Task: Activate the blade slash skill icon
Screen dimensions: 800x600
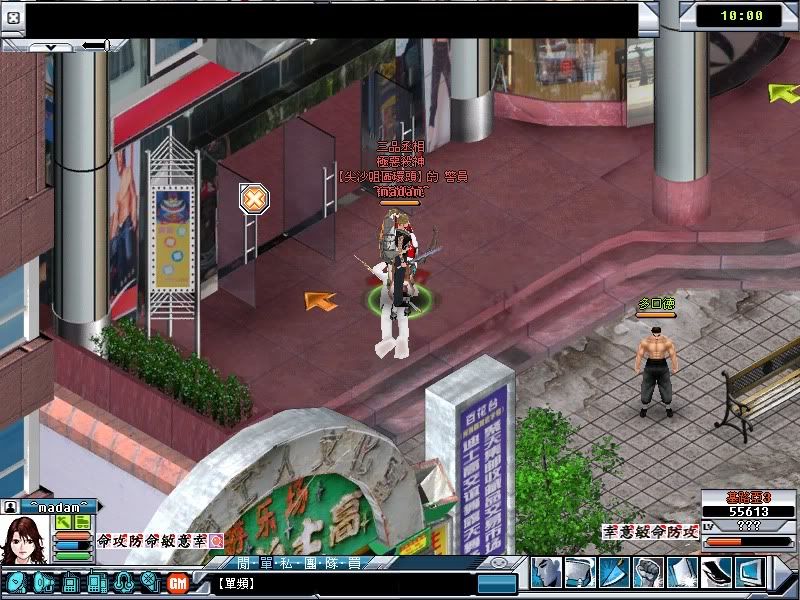Action: click(614, 572)
